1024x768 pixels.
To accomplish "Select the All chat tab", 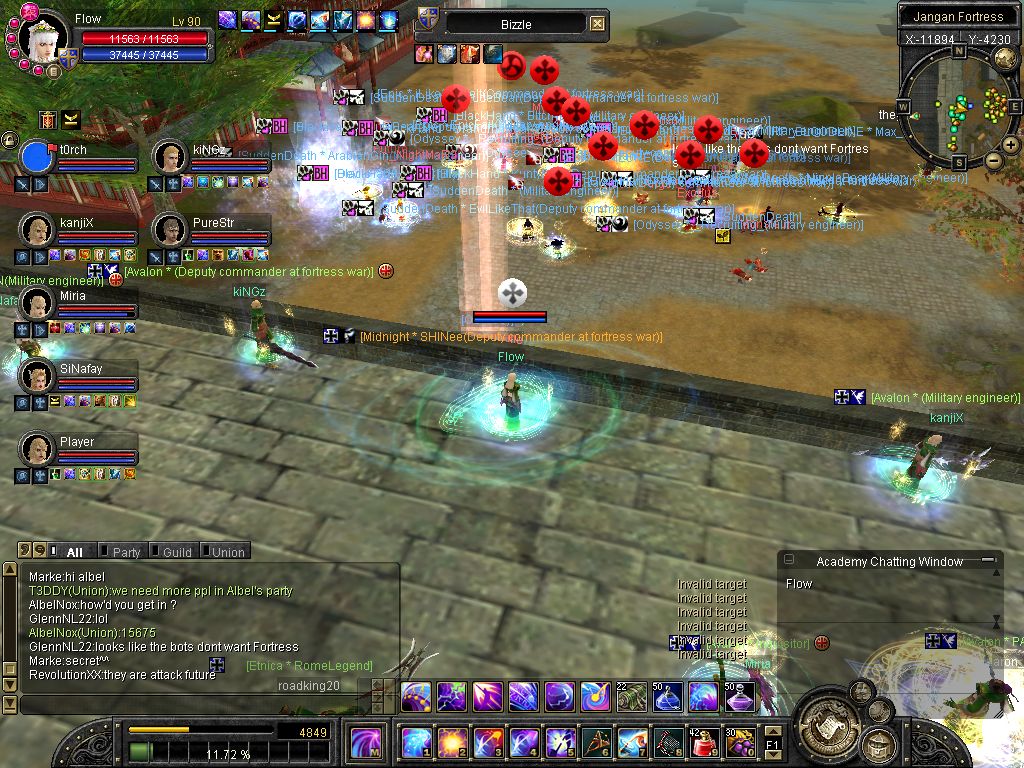I will pos(74,552).
